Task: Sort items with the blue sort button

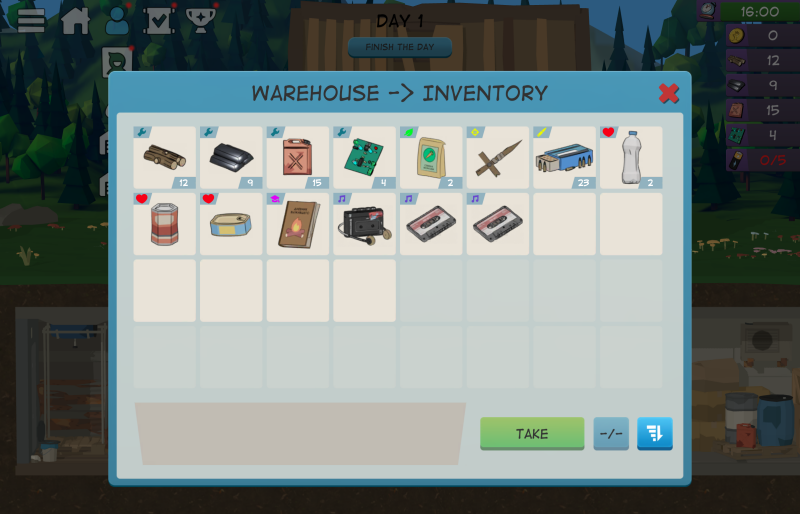Action: click(x=655, y=433)
